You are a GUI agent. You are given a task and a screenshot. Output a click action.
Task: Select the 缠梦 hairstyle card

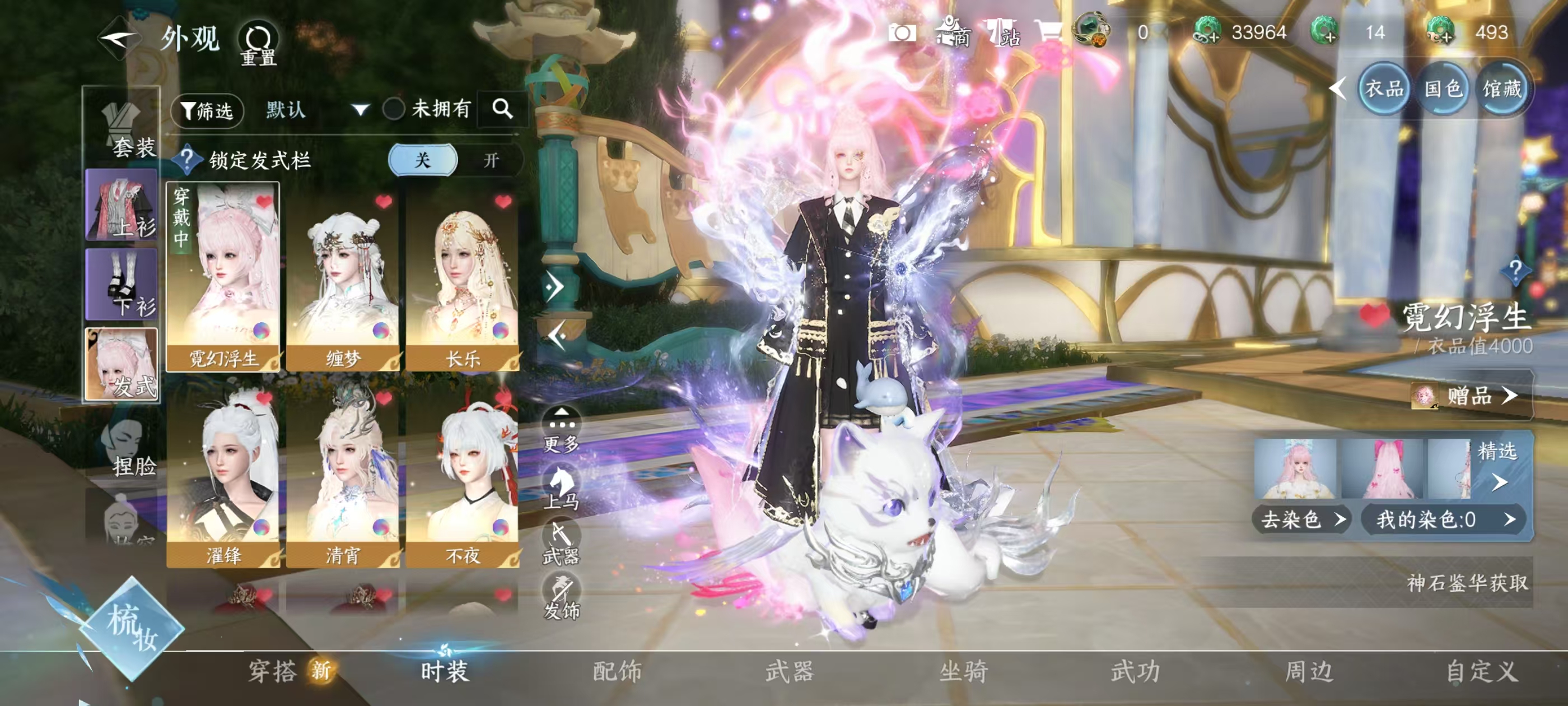click(x=343, y=277)
